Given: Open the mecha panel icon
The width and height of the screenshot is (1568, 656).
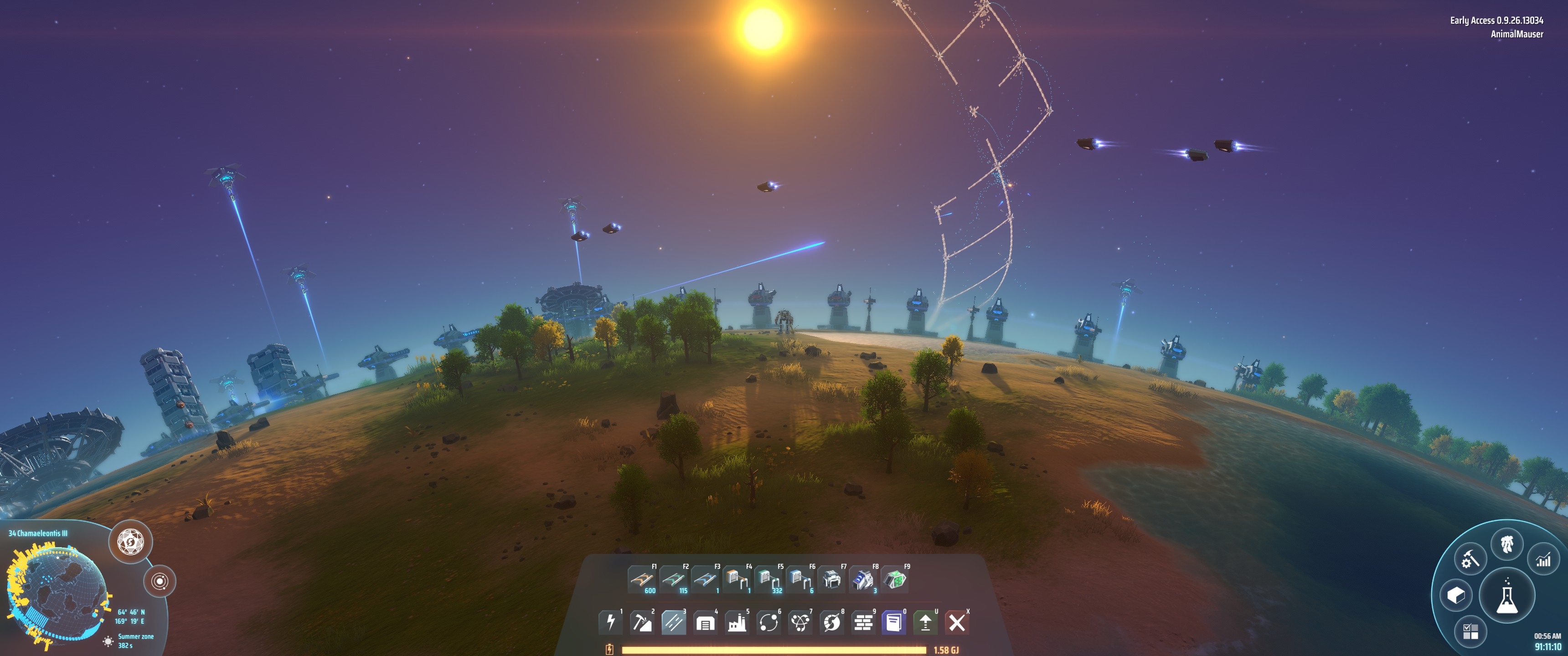Looking at the screenshot, I should pos(1507,544).
